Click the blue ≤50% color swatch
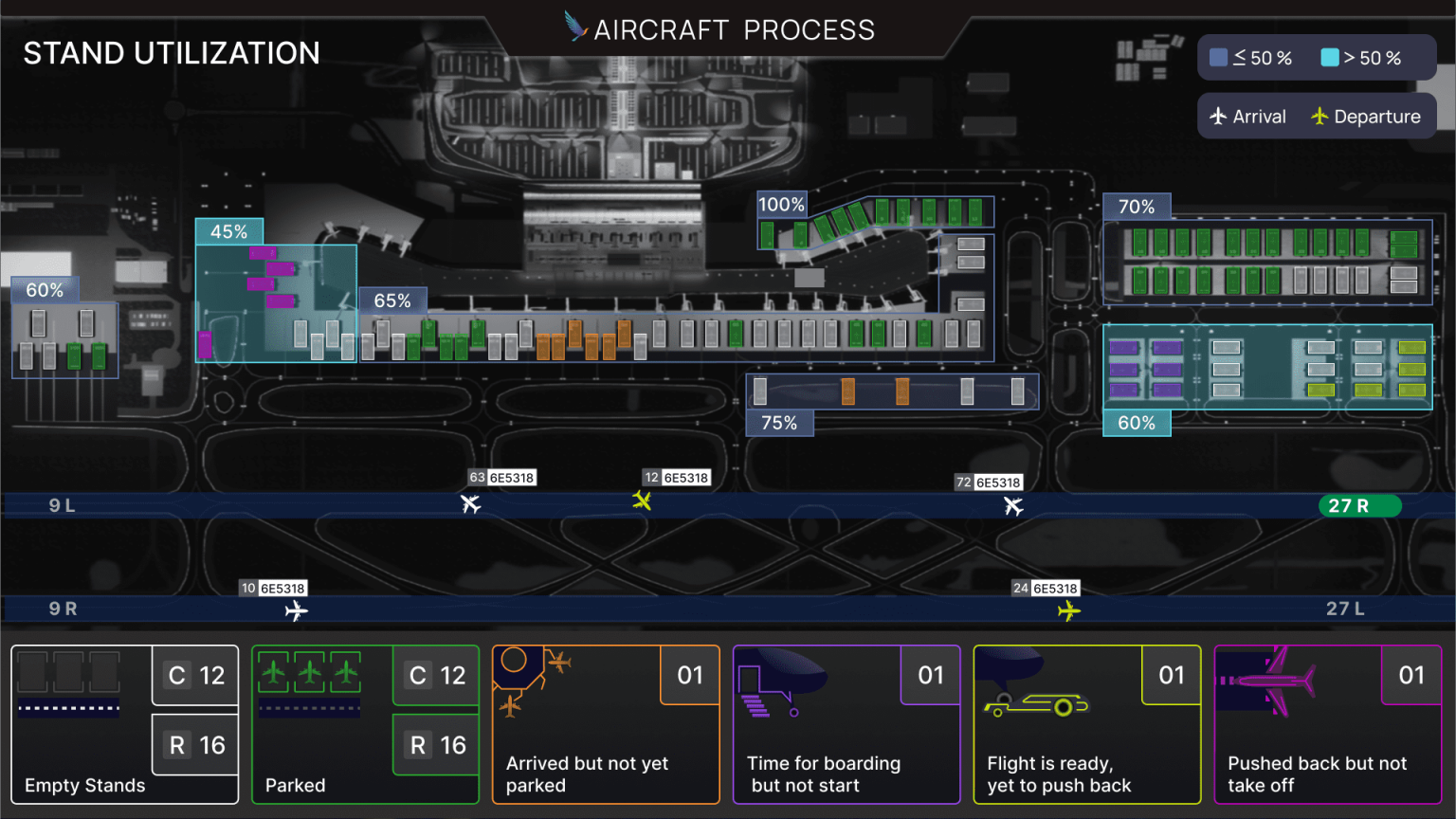Image resolution: width=1456 pixels, height=819 pixels. pyautogui.click(x=1218, y=57)
